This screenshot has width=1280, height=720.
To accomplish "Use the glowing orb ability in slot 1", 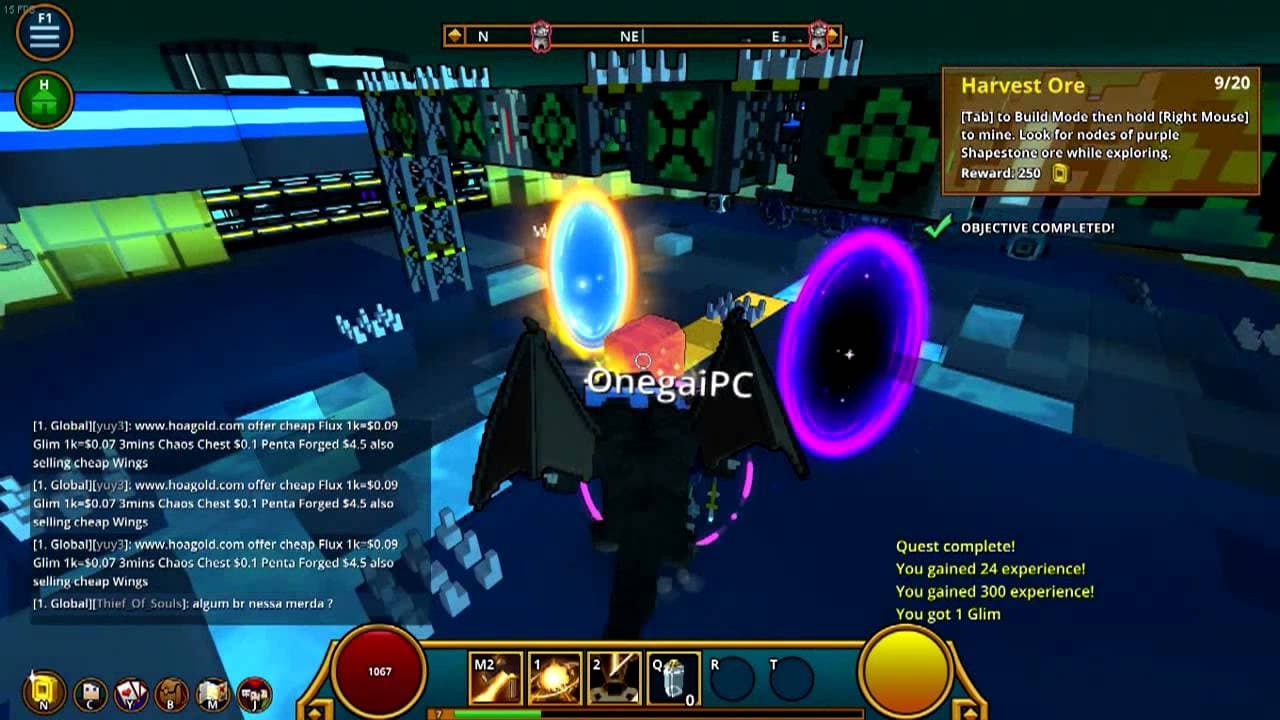I will tap(555, 679).
